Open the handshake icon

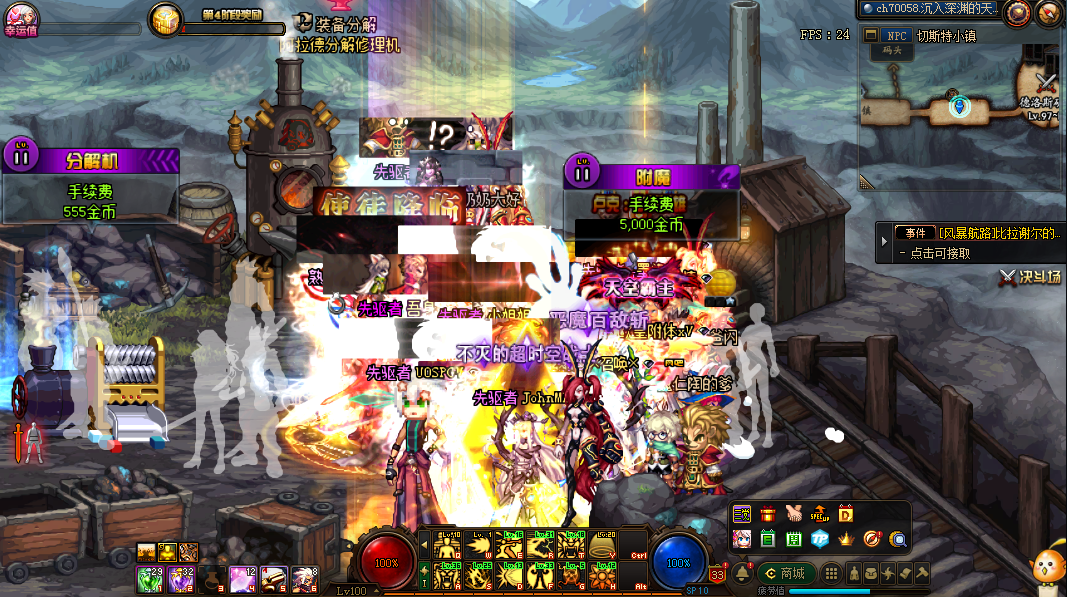pos(794,515)
